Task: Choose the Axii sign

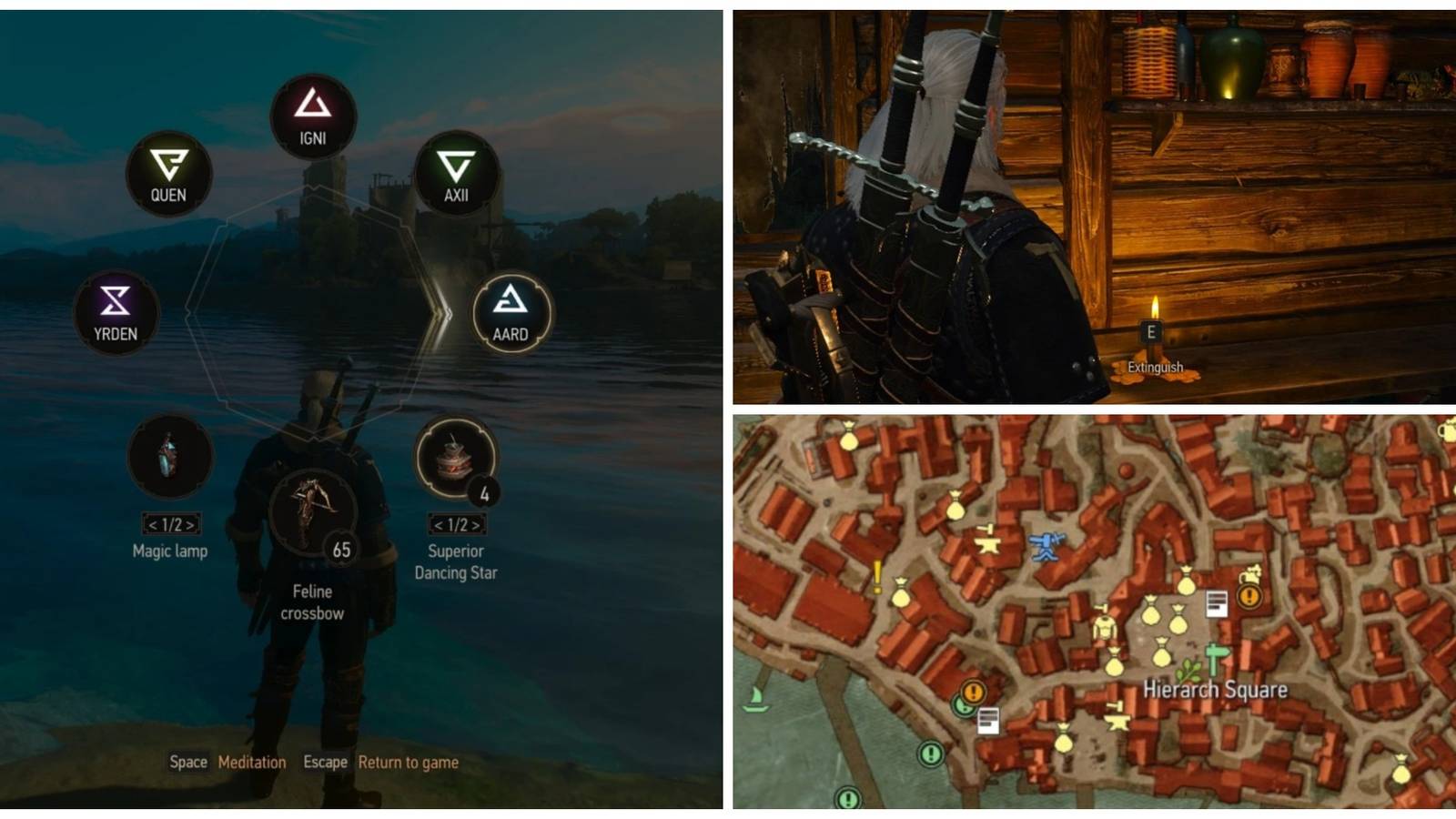Action: (455, 173)
